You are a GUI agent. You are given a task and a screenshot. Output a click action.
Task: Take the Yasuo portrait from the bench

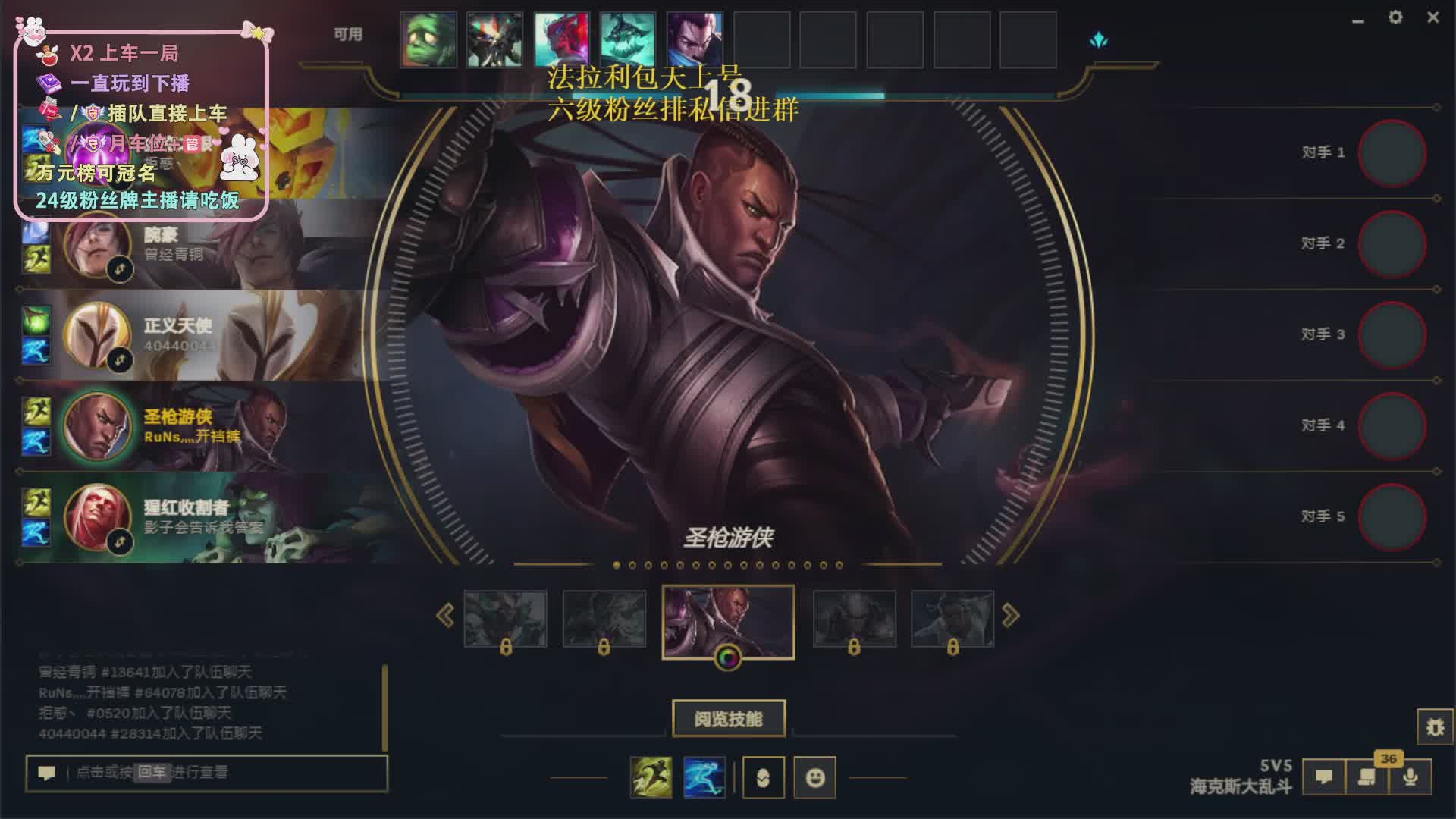[695, 39]
